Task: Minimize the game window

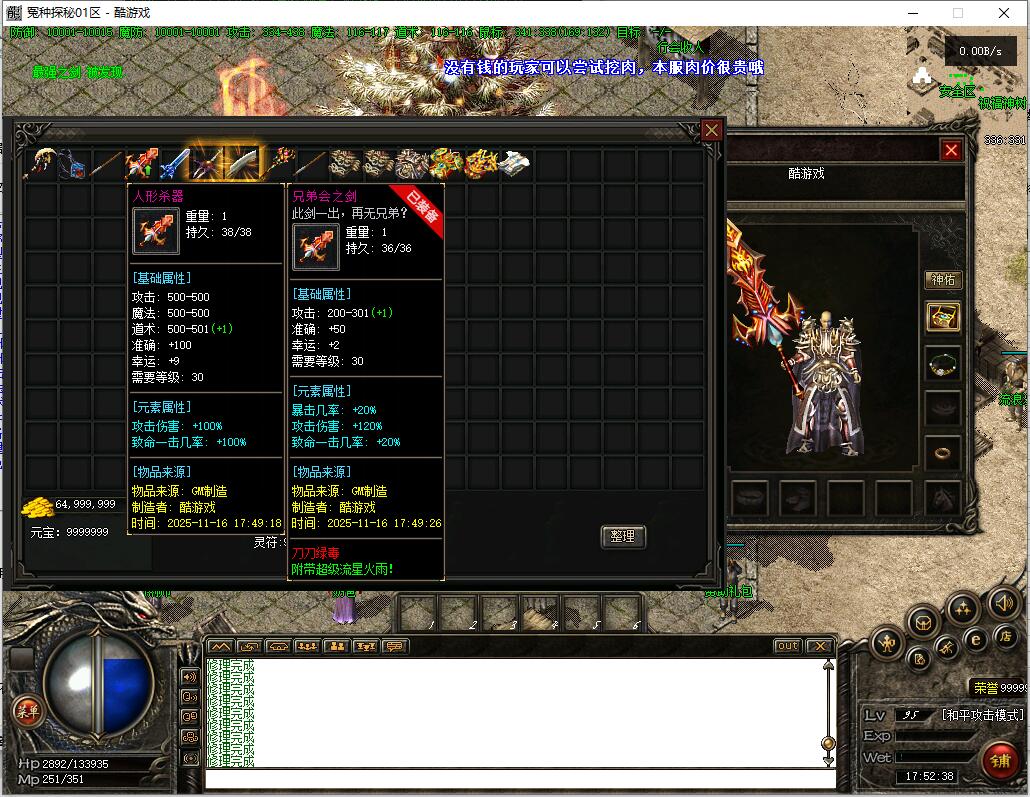Action: click(x=913, y=13)
